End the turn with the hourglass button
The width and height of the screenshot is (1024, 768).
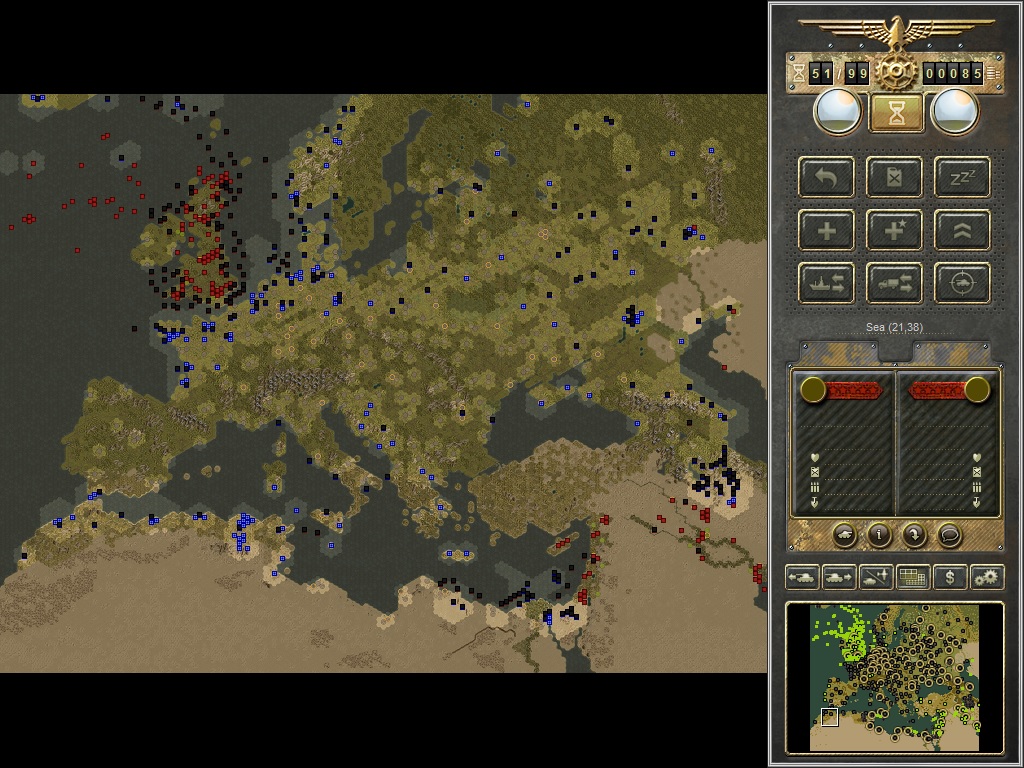[896, 112]
